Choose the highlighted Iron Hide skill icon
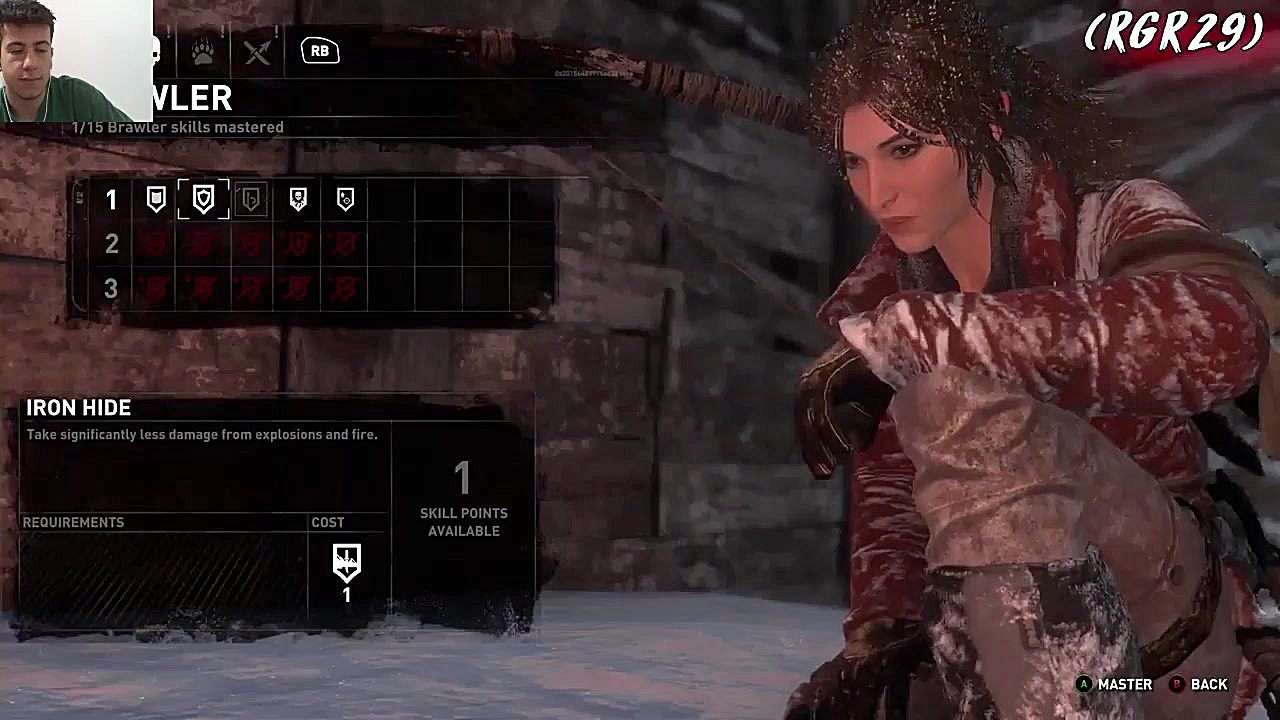This screenshot has height=720, width=1280. coord(203,199)
